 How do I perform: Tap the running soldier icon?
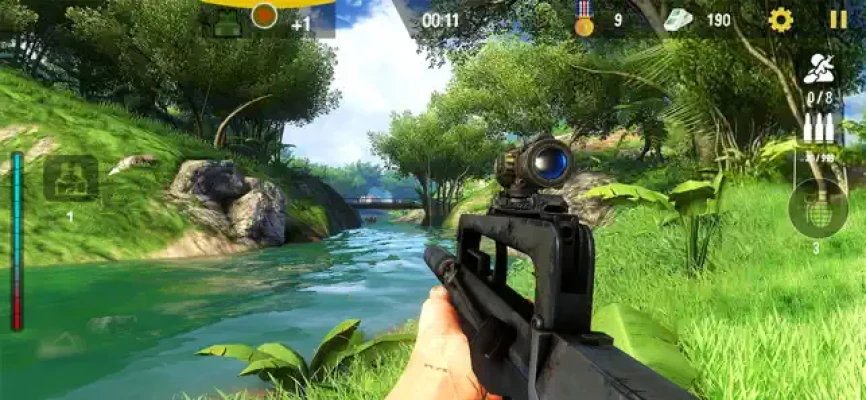[x=818, y=69]
